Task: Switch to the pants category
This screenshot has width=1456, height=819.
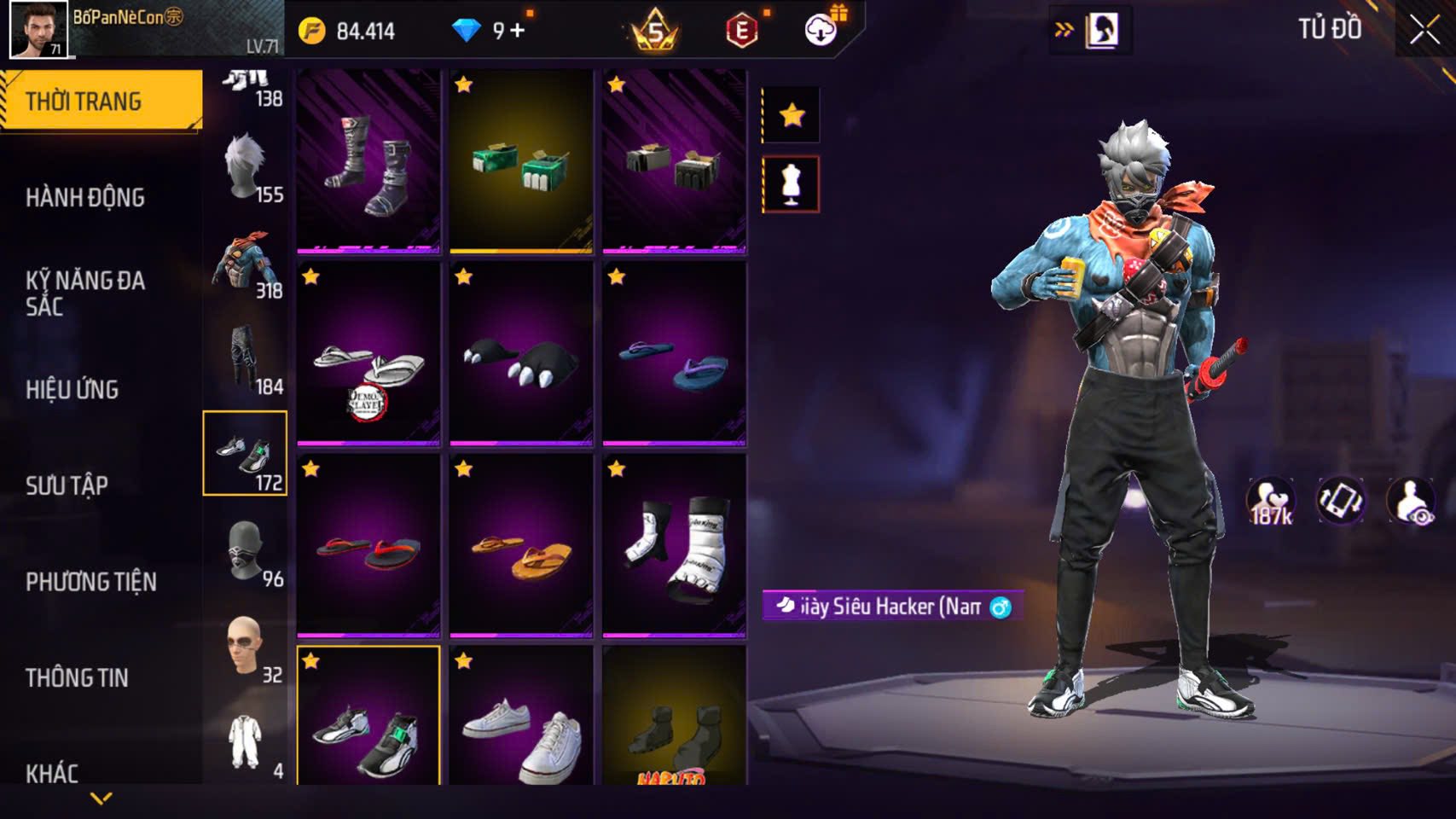Action: click(246, 358)
